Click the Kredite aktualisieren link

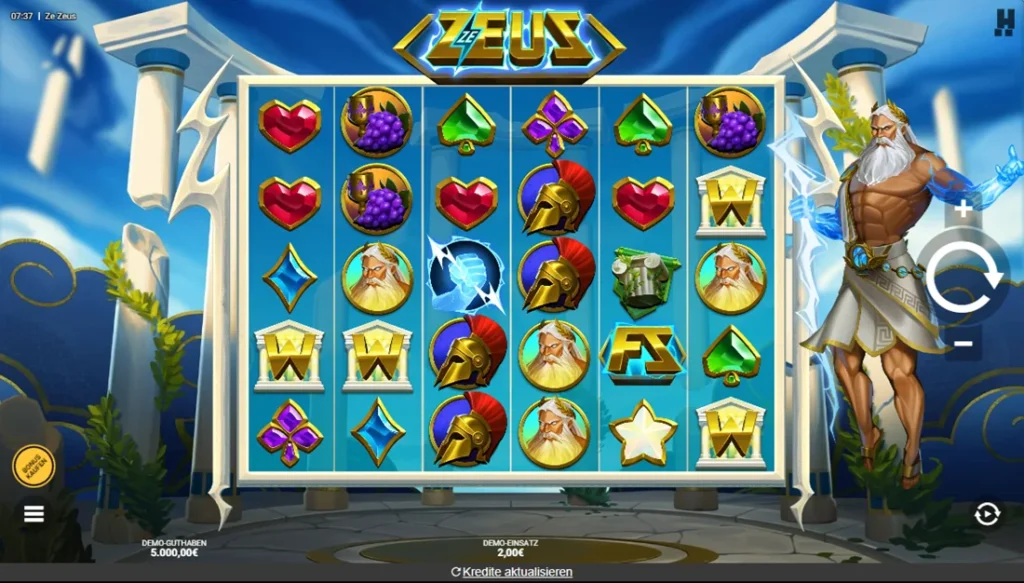coord(512,572)
